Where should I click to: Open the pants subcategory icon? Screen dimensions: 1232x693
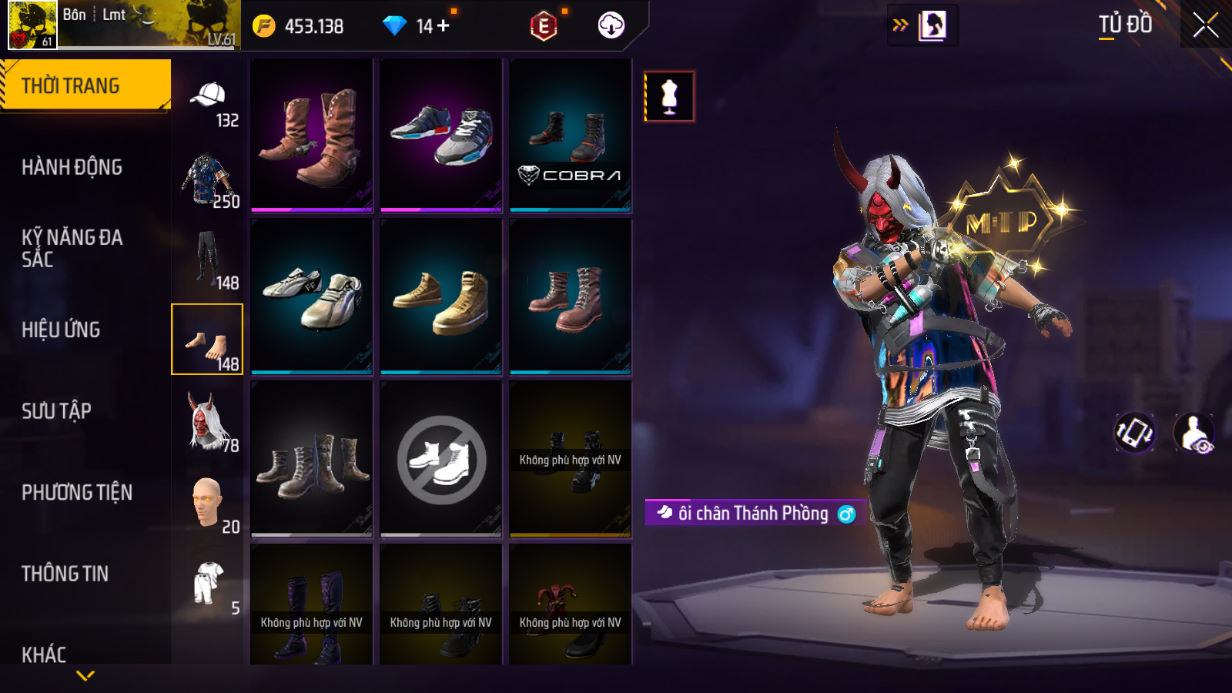click(207, 260)
